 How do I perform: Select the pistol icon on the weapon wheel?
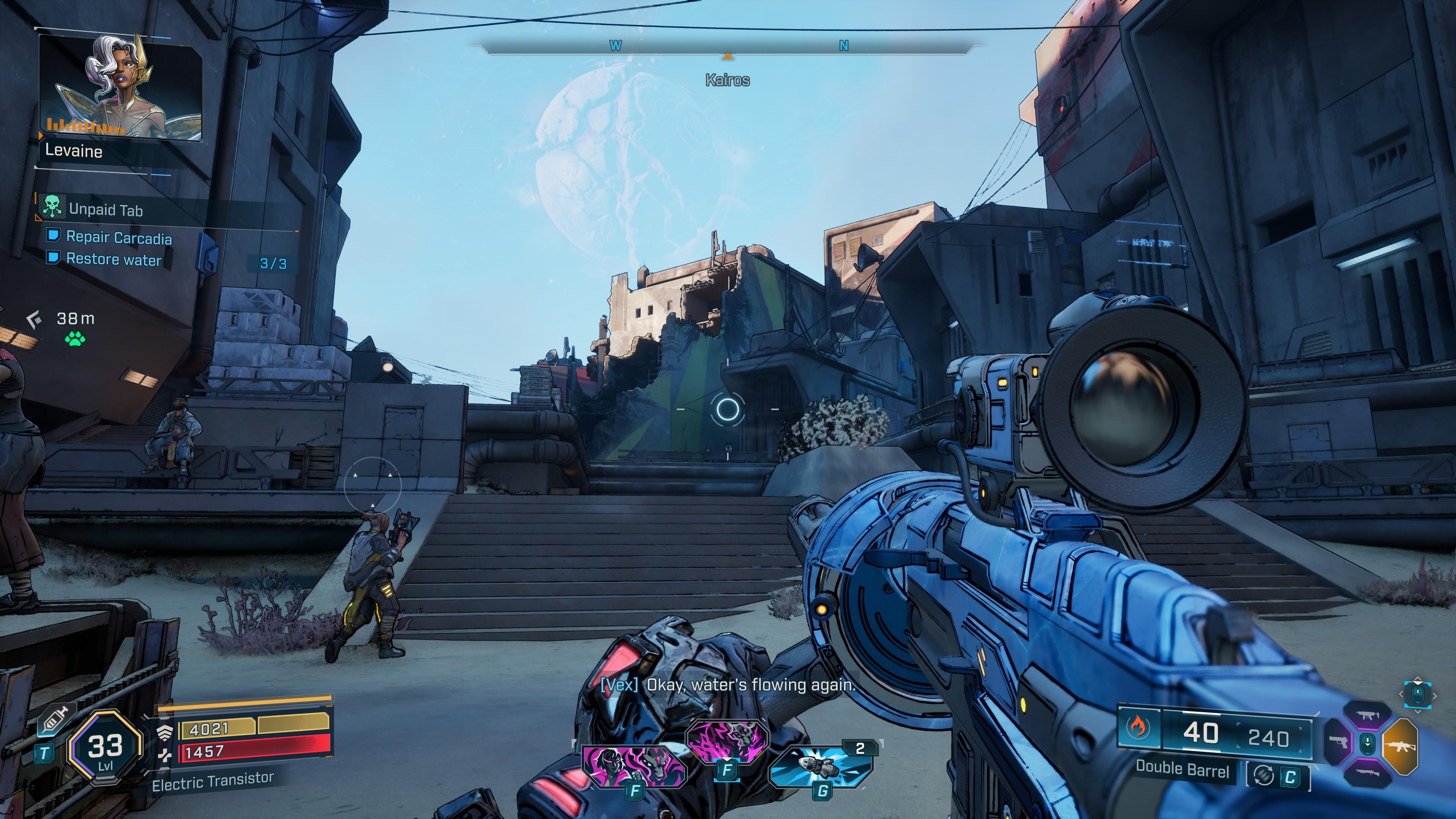tap(1338, 742)
